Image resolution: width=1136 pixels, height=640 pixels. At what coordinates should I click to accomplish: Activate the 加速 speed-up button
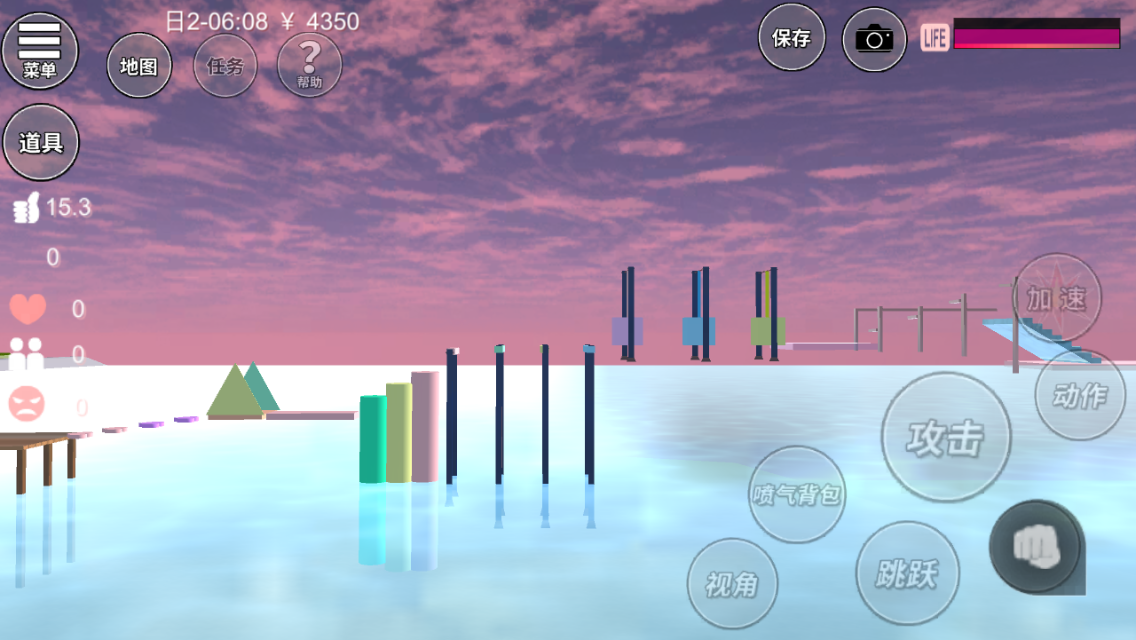(1057, 297)
